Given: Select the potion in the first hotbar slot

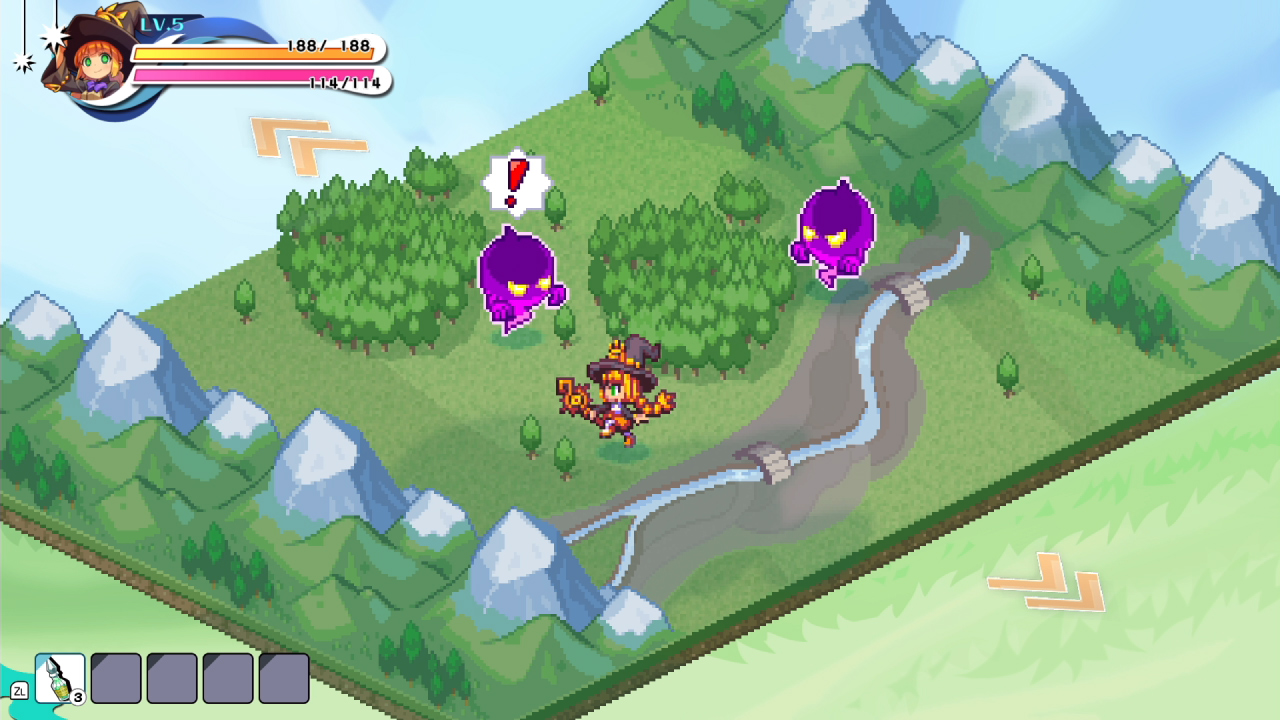Looking at the screenshot, I should 59,679.
